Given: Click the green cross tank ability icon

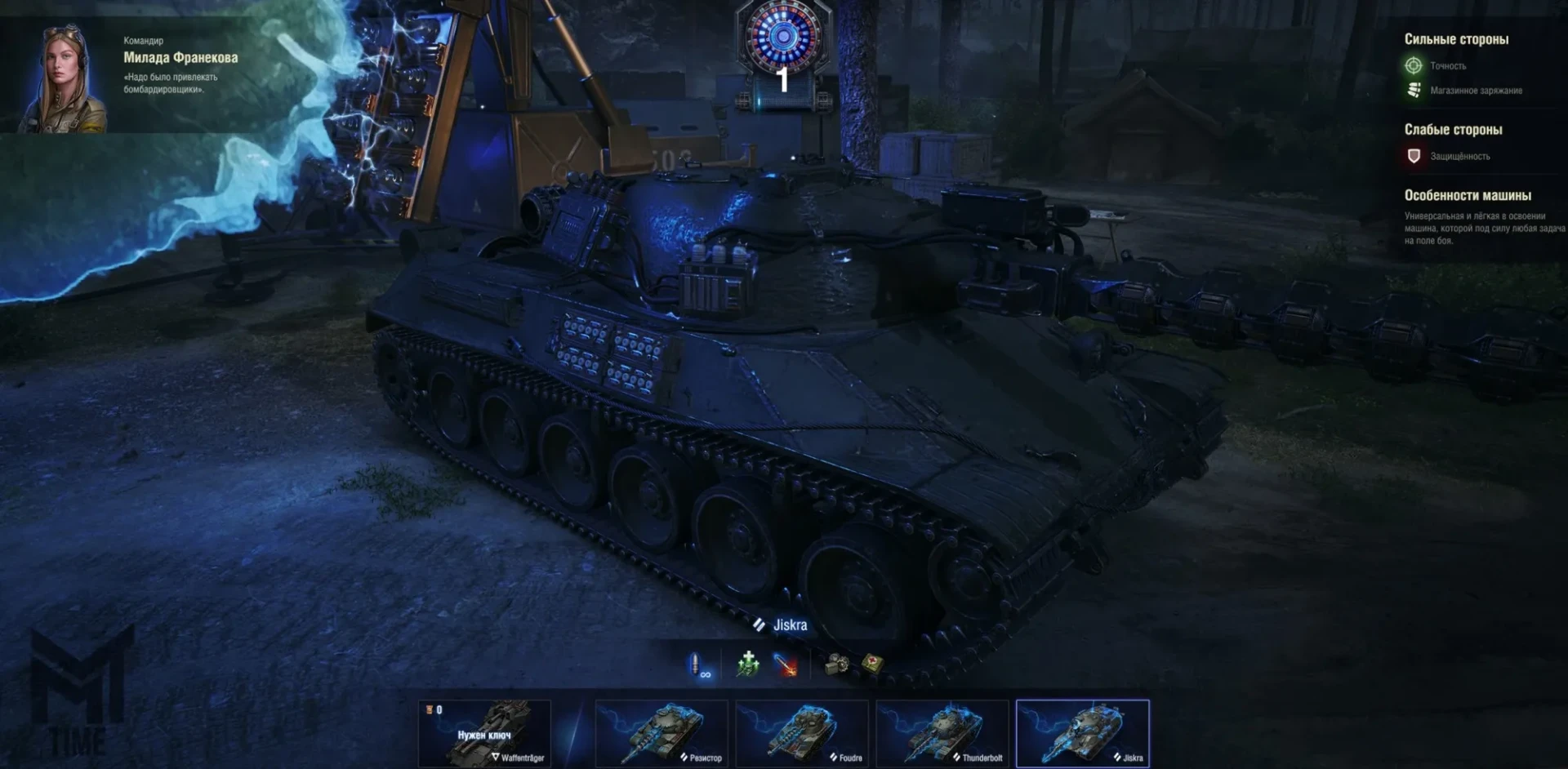Looking at the screenshot, I should [748, 665].
